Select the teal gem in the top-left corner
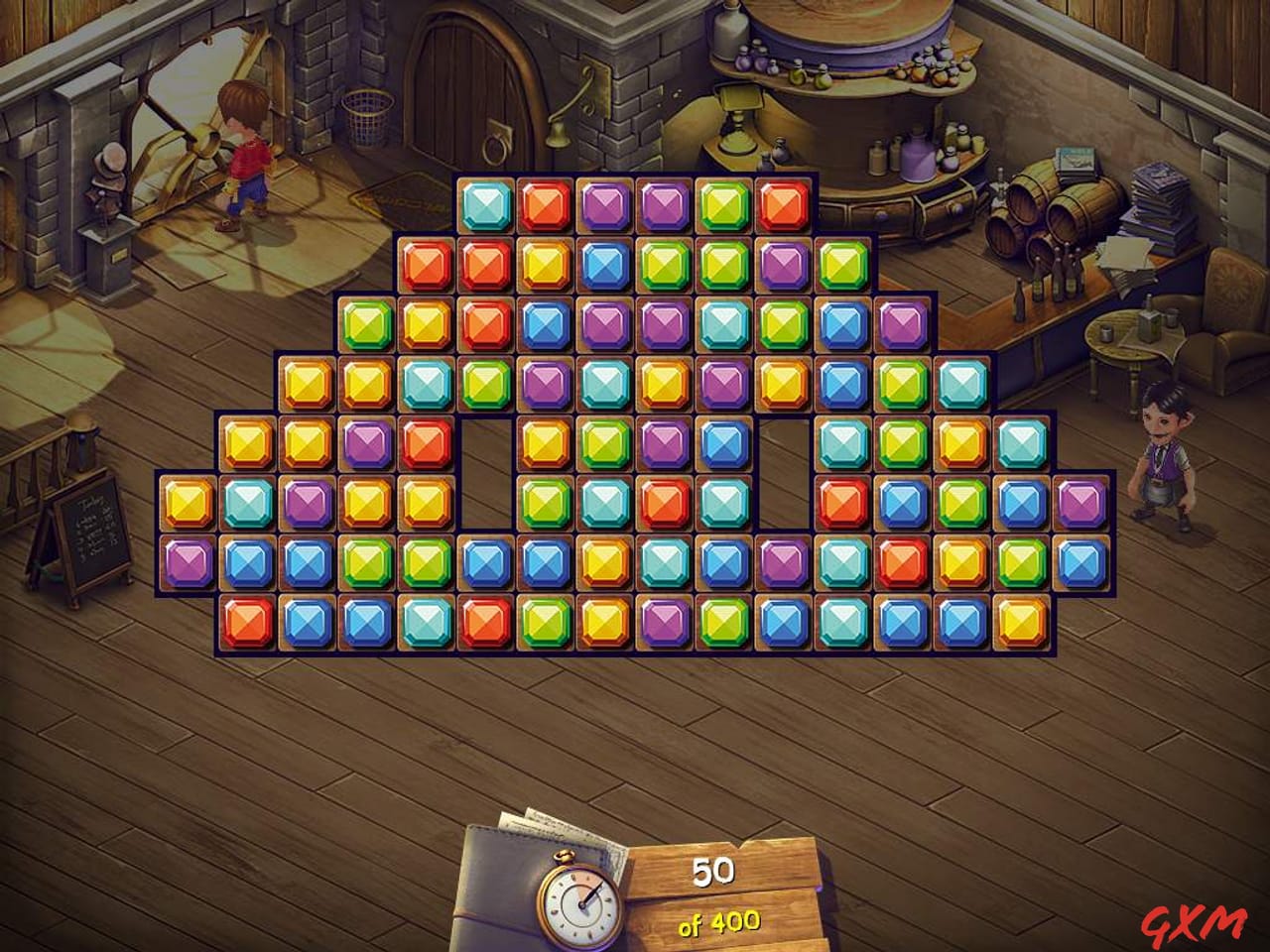Image resolution: width=1270 pixels, height=952 pixels. click(x=486, y=203)
